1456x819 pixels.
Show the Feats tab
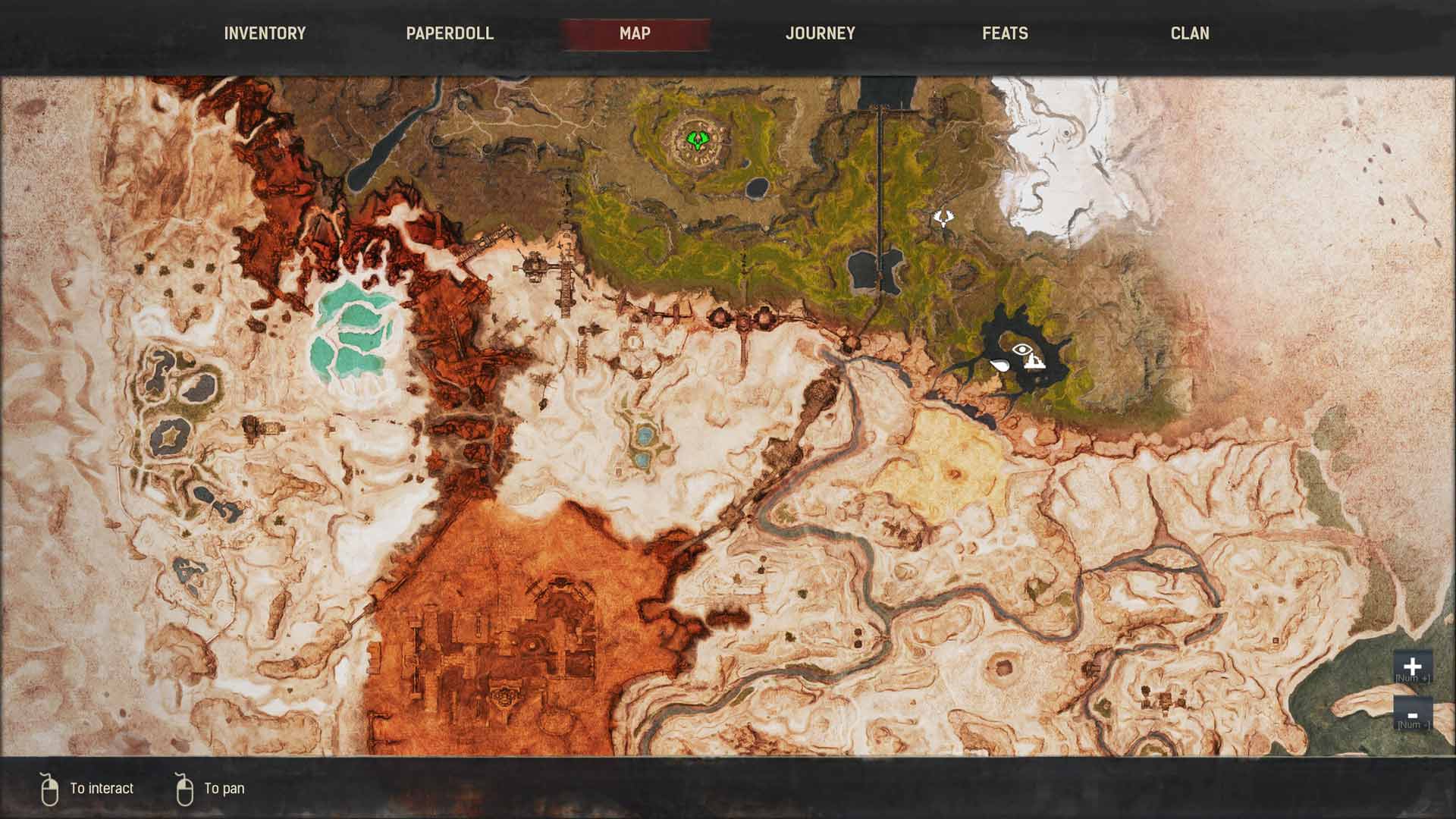pyautogui.click(x=1005, y=33)
